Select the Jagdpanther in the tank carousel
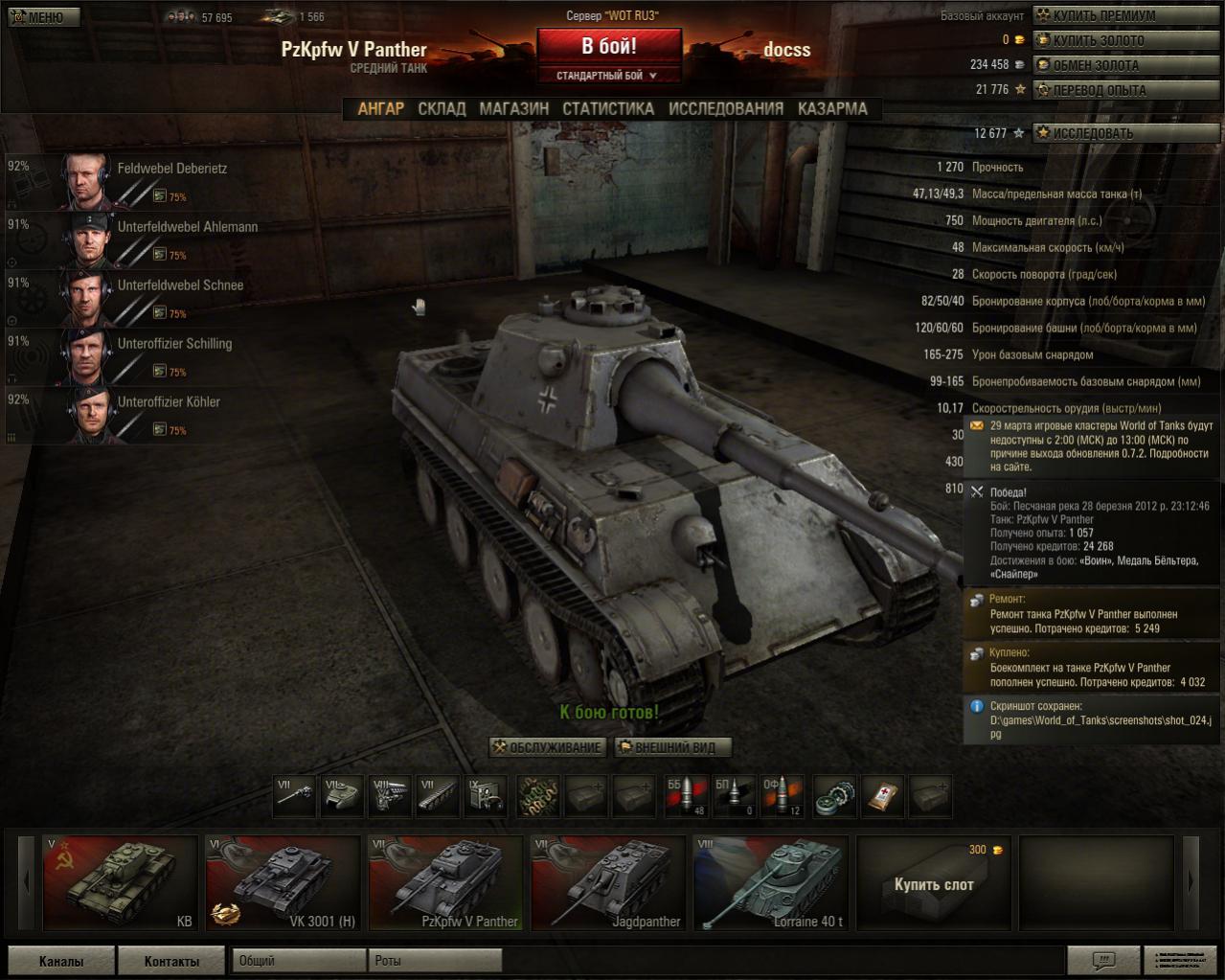1225x980 pixels. coord(607,883)
